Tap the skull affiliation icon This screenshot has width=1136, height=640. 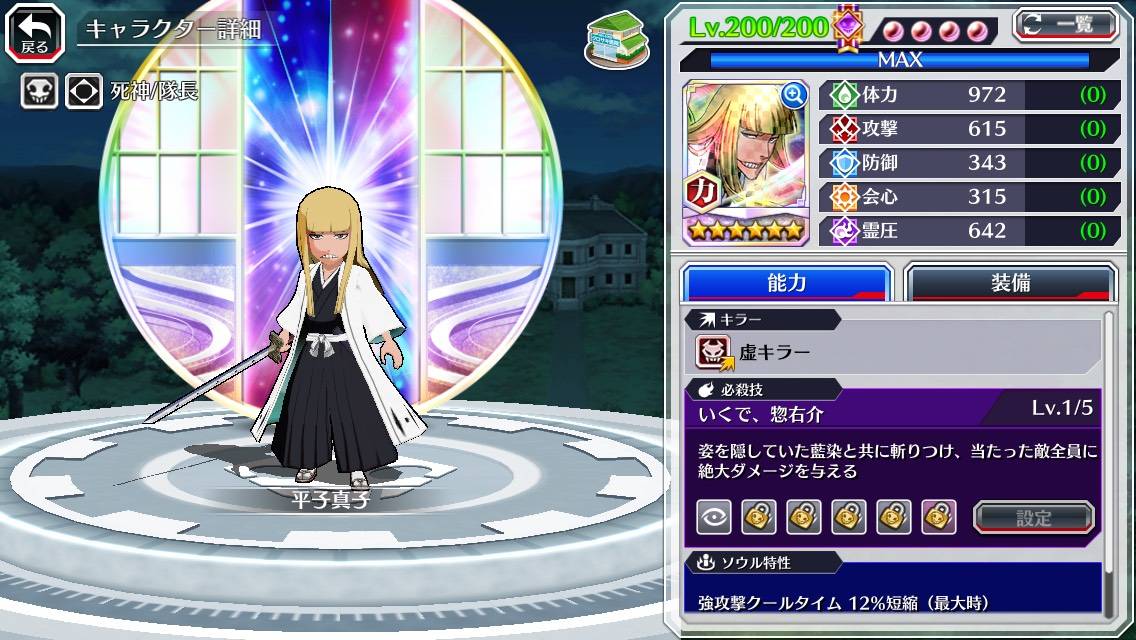(39, 91)
